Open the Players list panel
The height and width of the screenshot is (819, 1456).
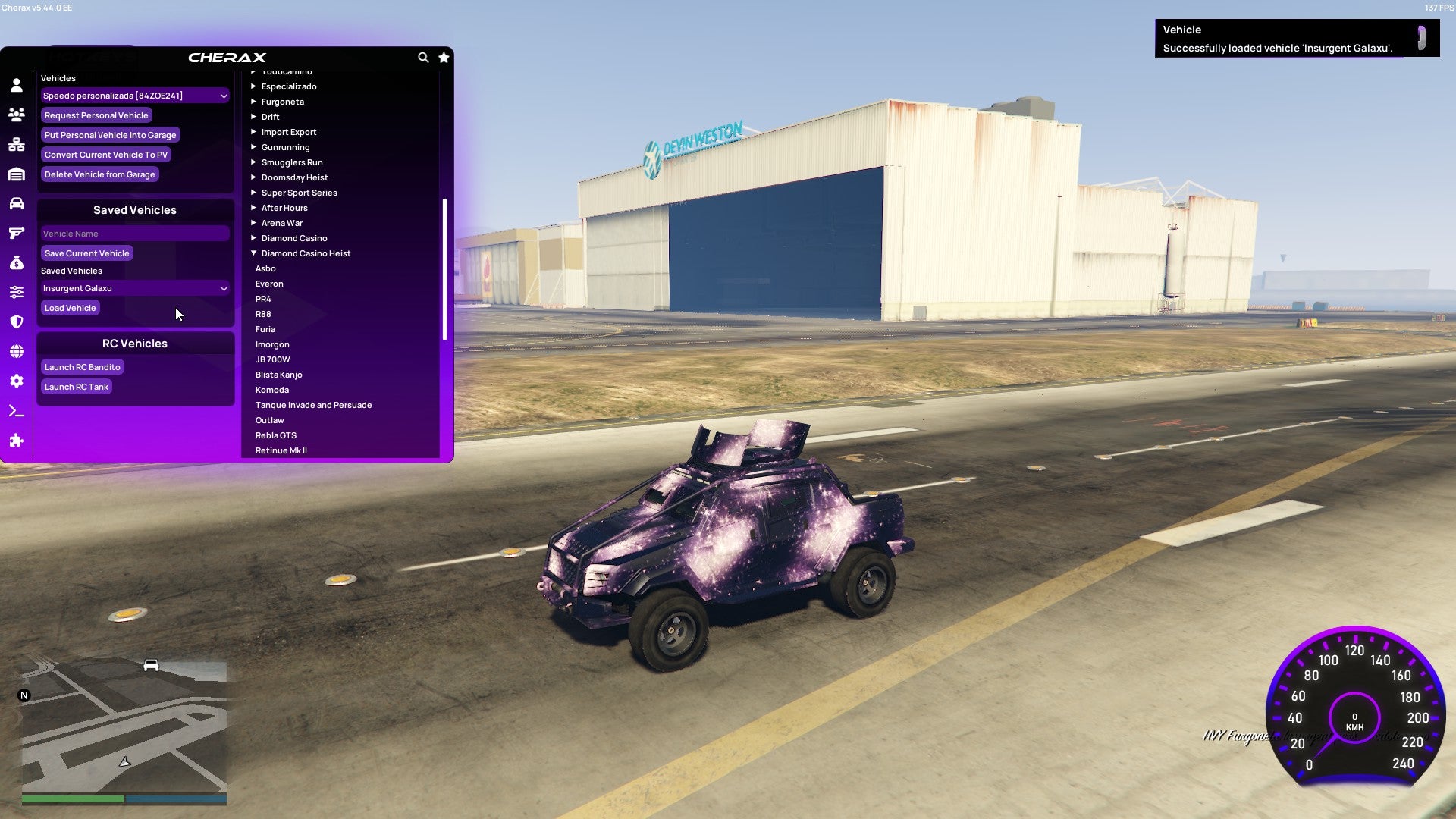[x=16, y=115]
